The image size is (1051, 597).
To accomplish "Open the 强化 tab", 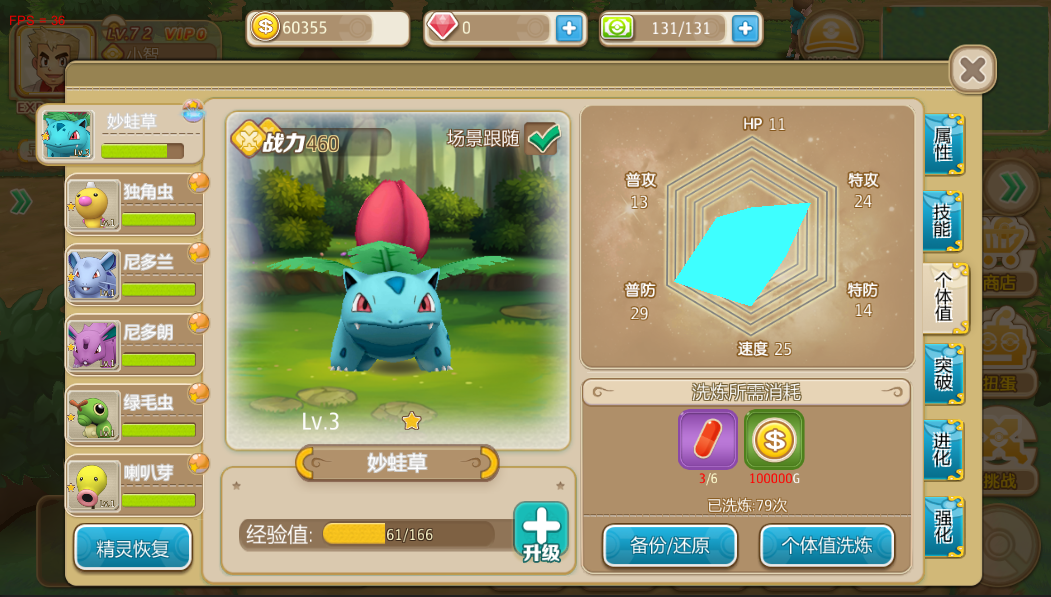I will 943,526.
